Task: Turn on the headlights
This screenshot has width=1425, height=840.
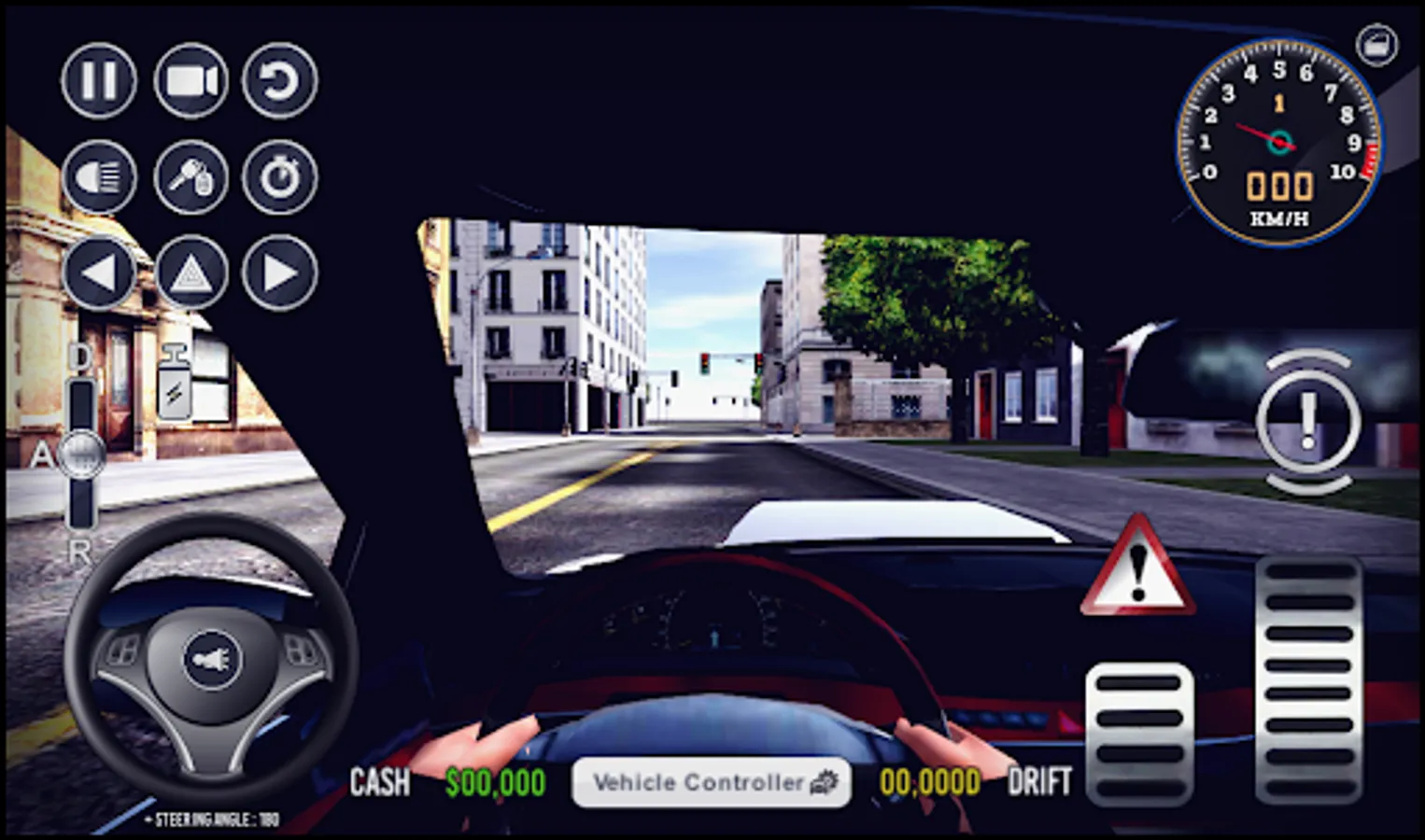Action: click(x=98, y=177)
